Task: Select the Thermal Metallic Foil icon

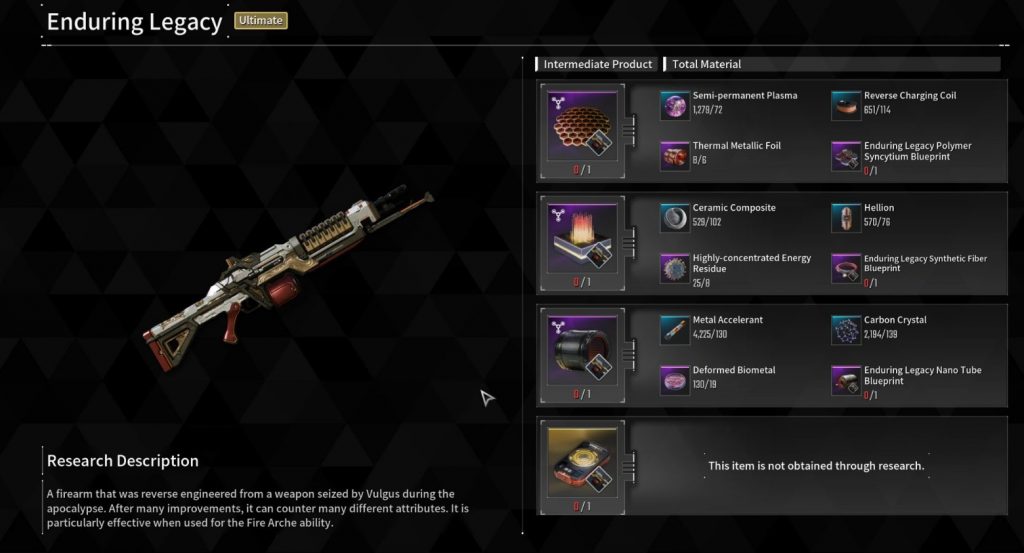Action: point(674,155)
